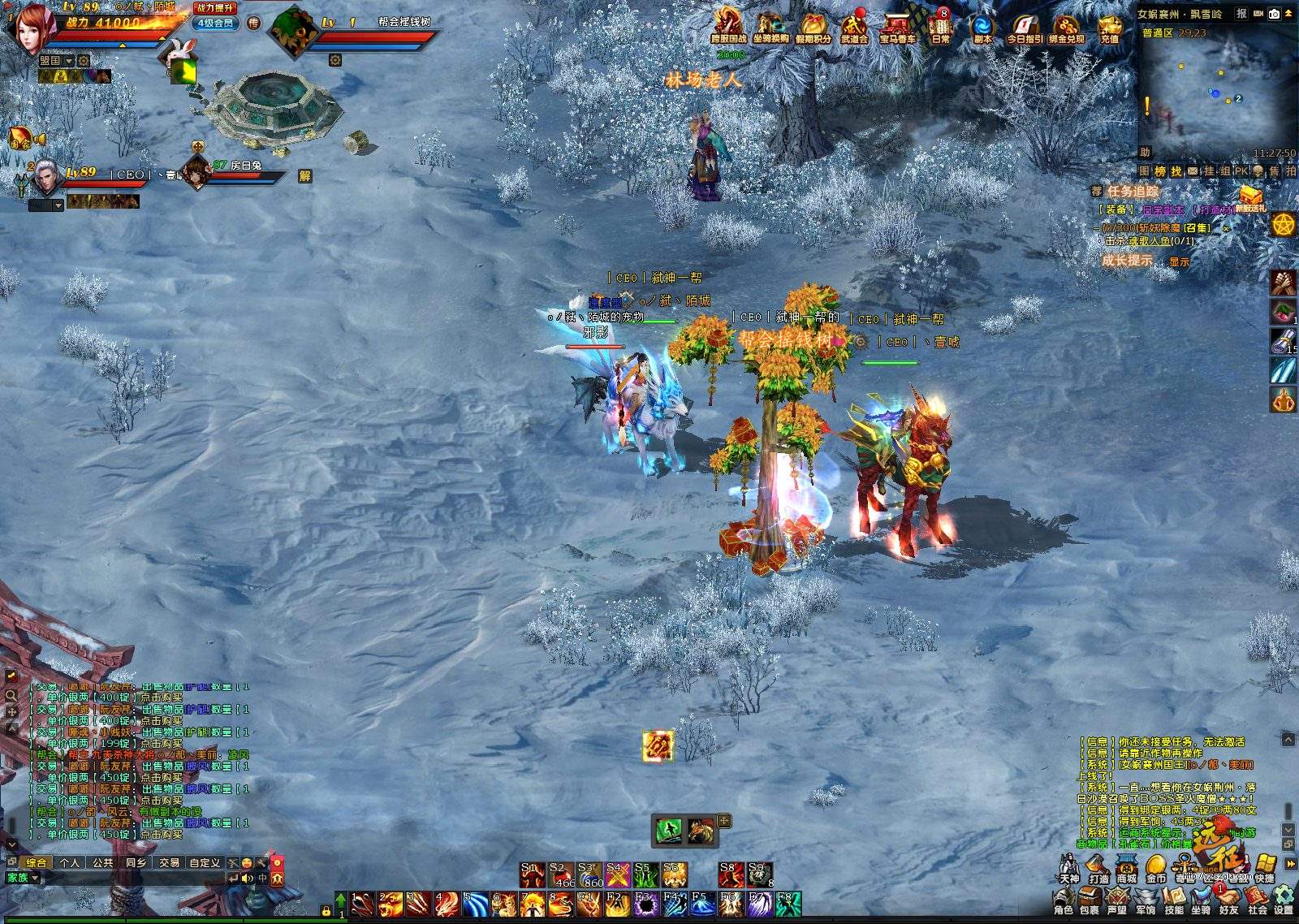Open the 角色 character sheet
The image size is (1299, 924).
[x=1063, y=900]
